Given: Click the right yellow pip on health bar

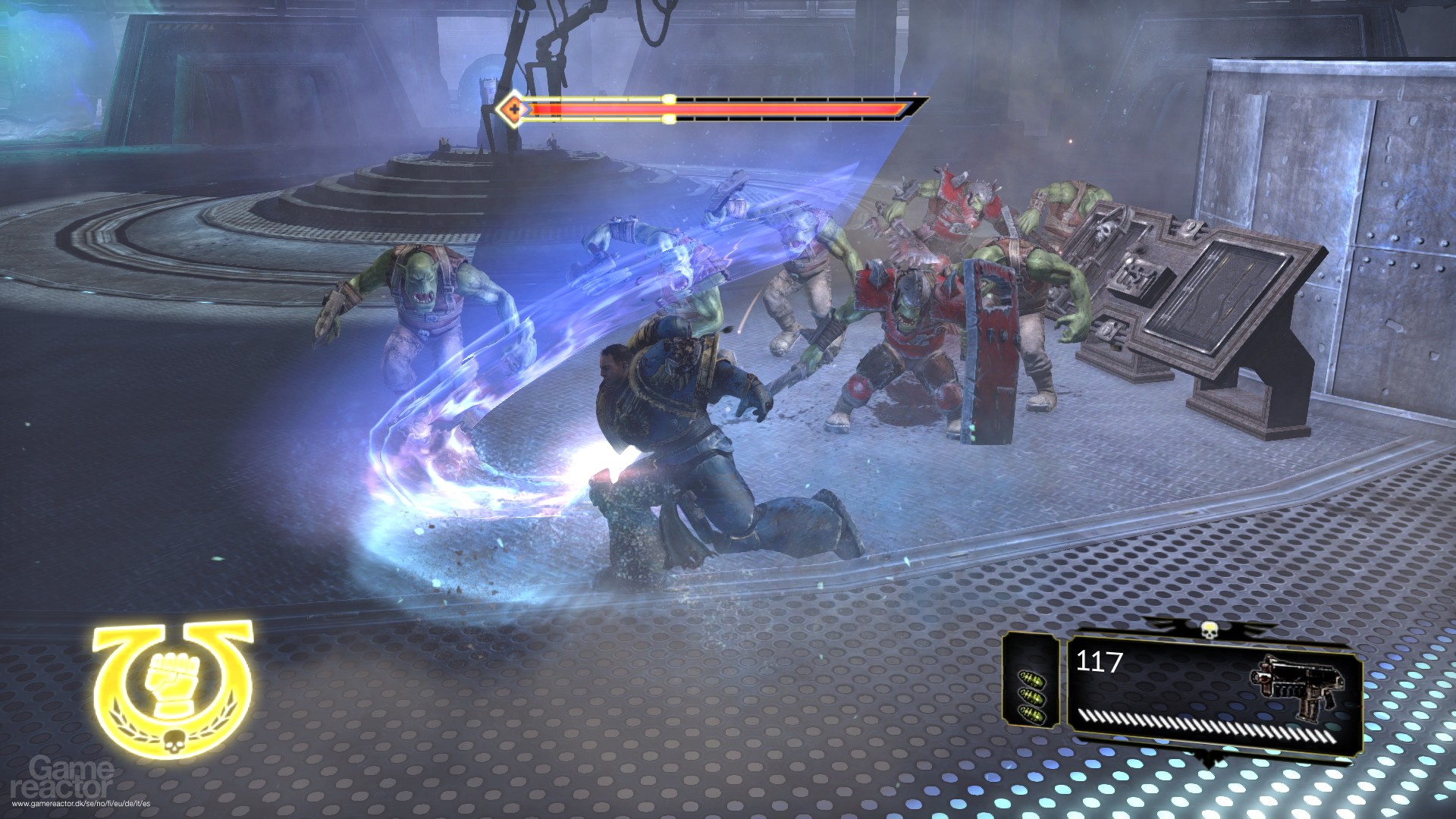Looking at the screenshot, I should (667, 118).
